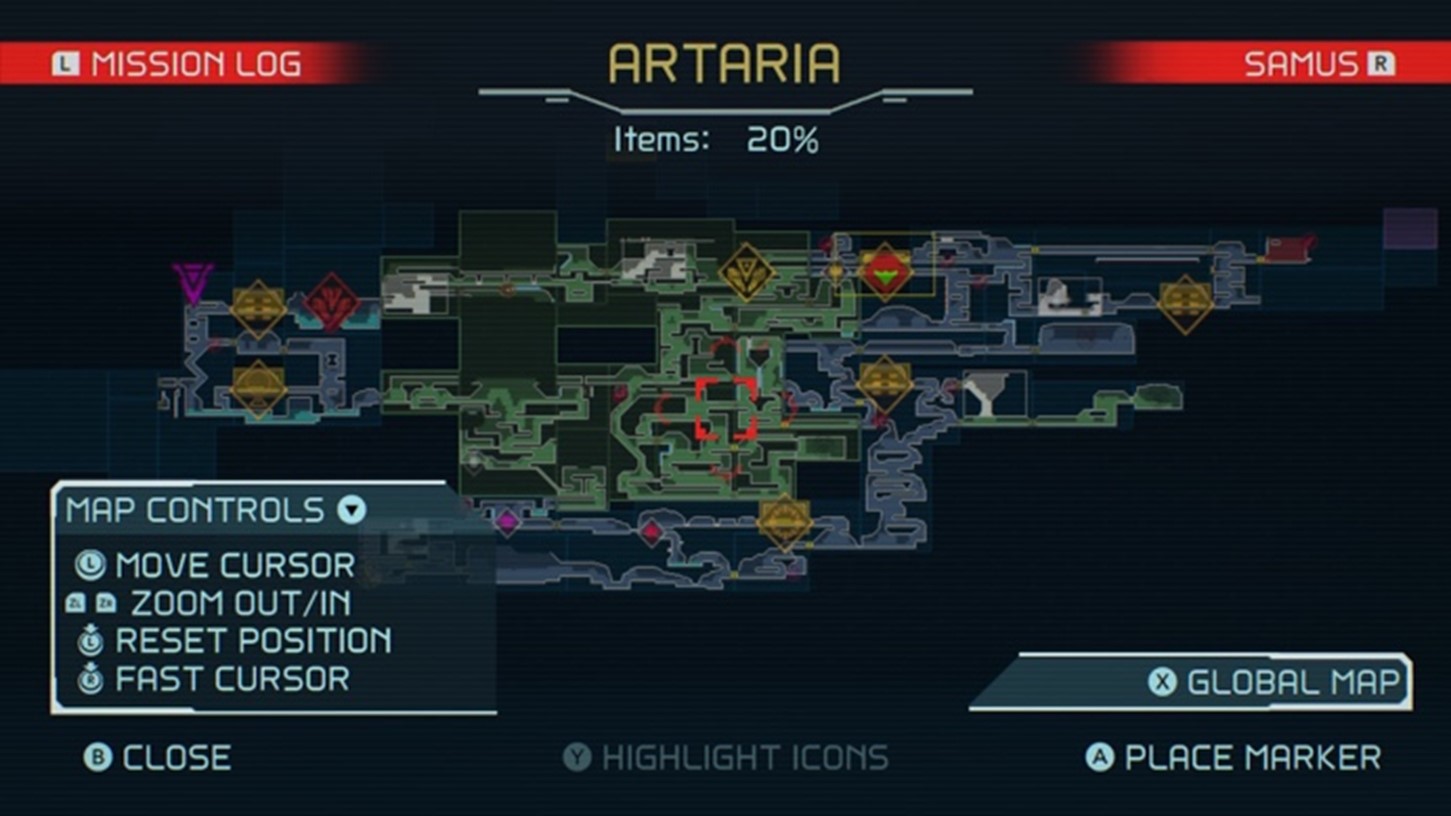Screen dimensions: 1451x816
Task: Select the pink diamond marker by Map Controls
Action: (508, 521)
